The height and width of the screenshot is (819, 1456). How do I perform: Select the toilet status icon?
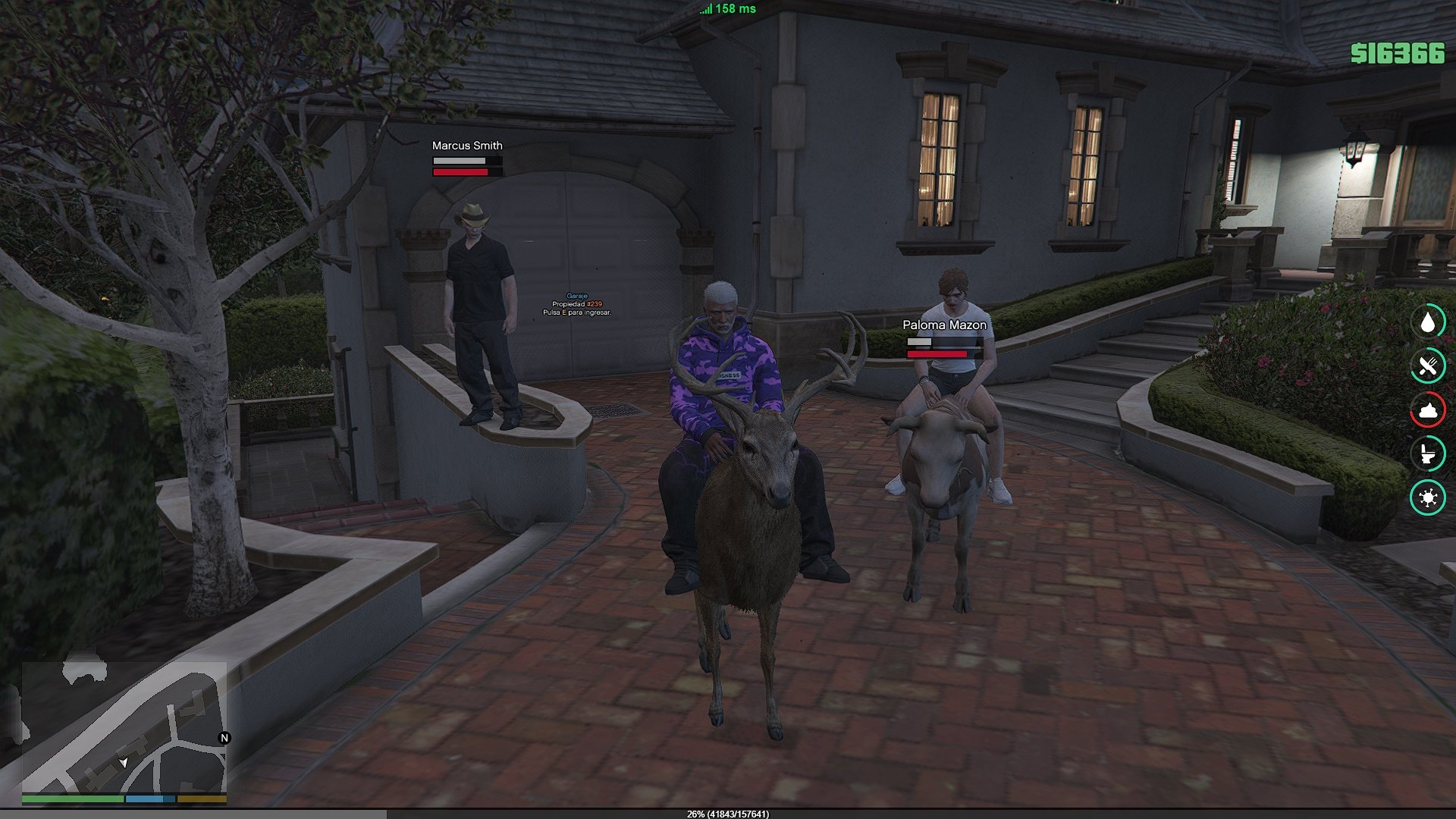(1428, 454)
